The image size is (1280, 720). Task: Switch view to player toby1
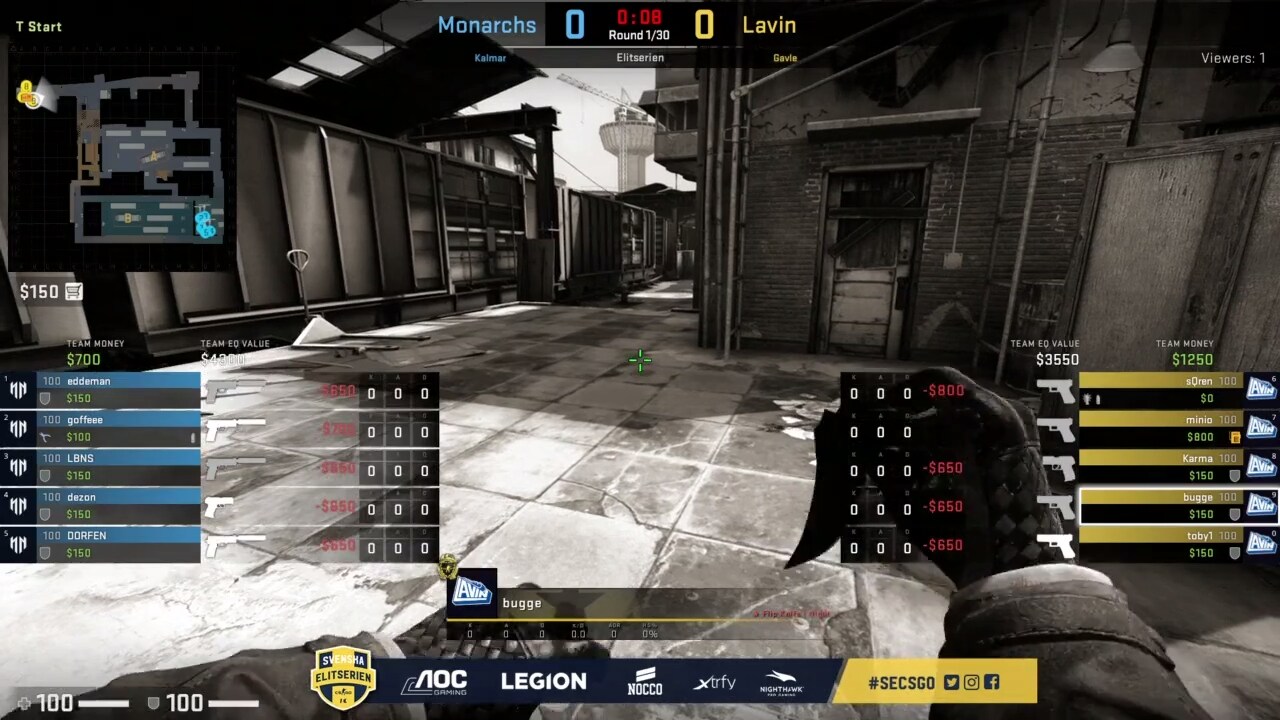[1160, 544]
